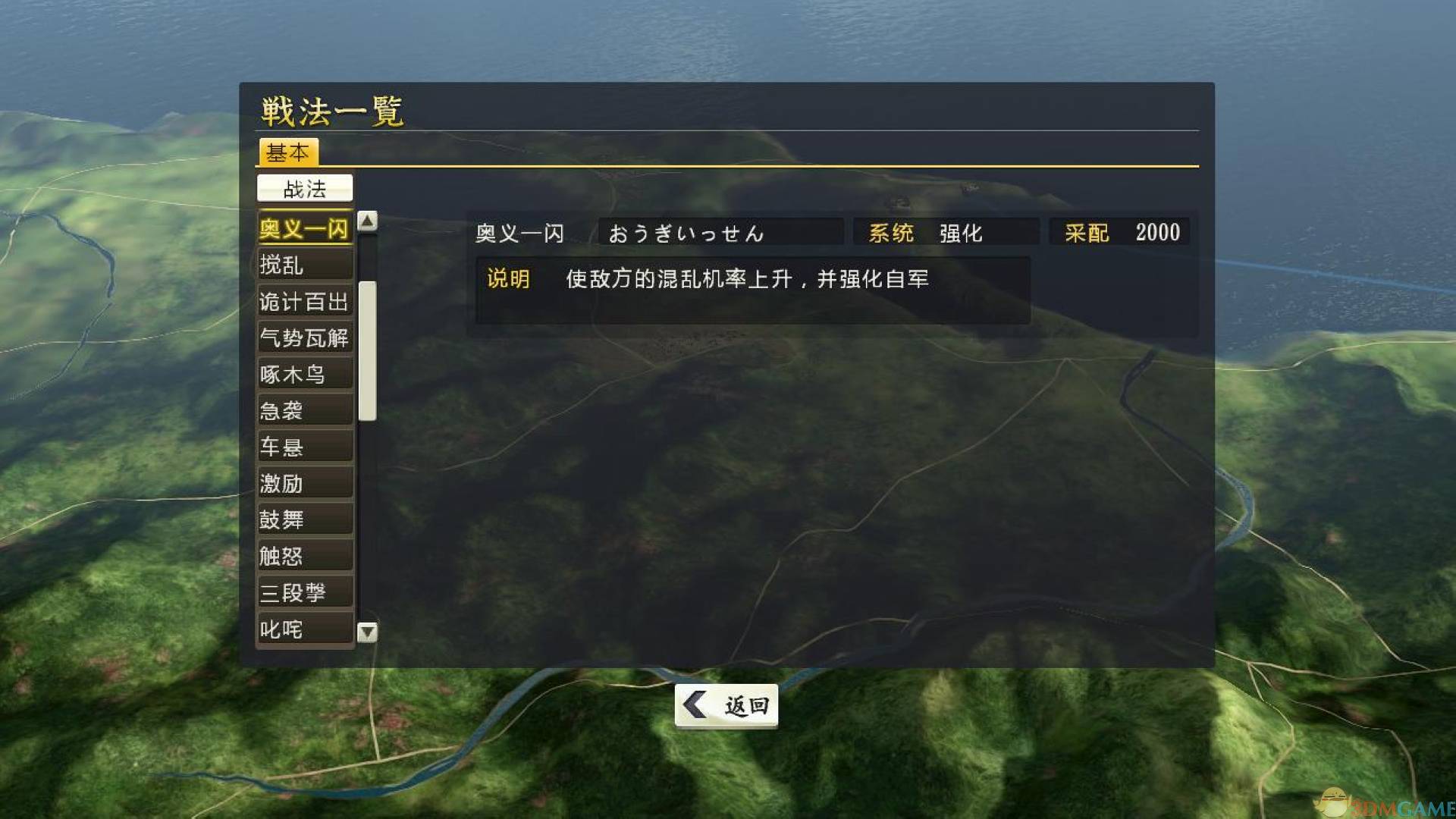Select the 三段击 tactic
The width and height of the screenshot is (1456, 819).
coord(303,592)
